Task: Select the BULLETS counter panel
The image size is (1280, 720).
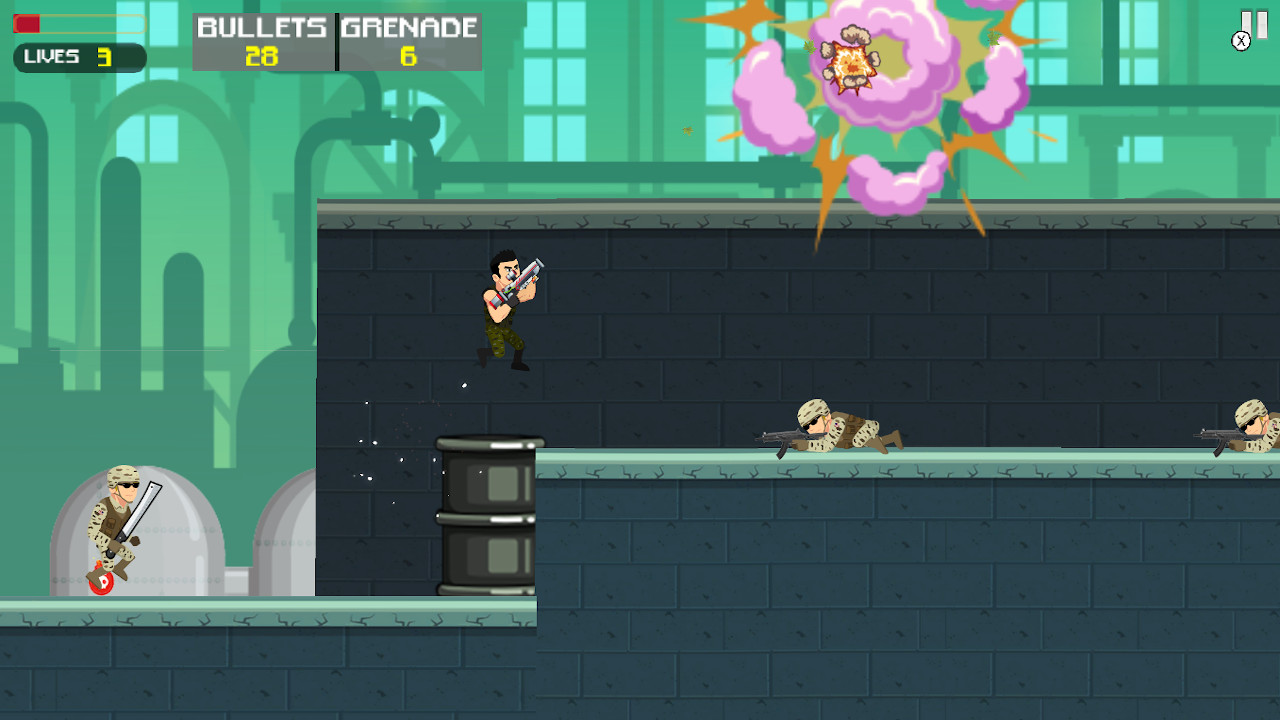Action: point(262,40)
